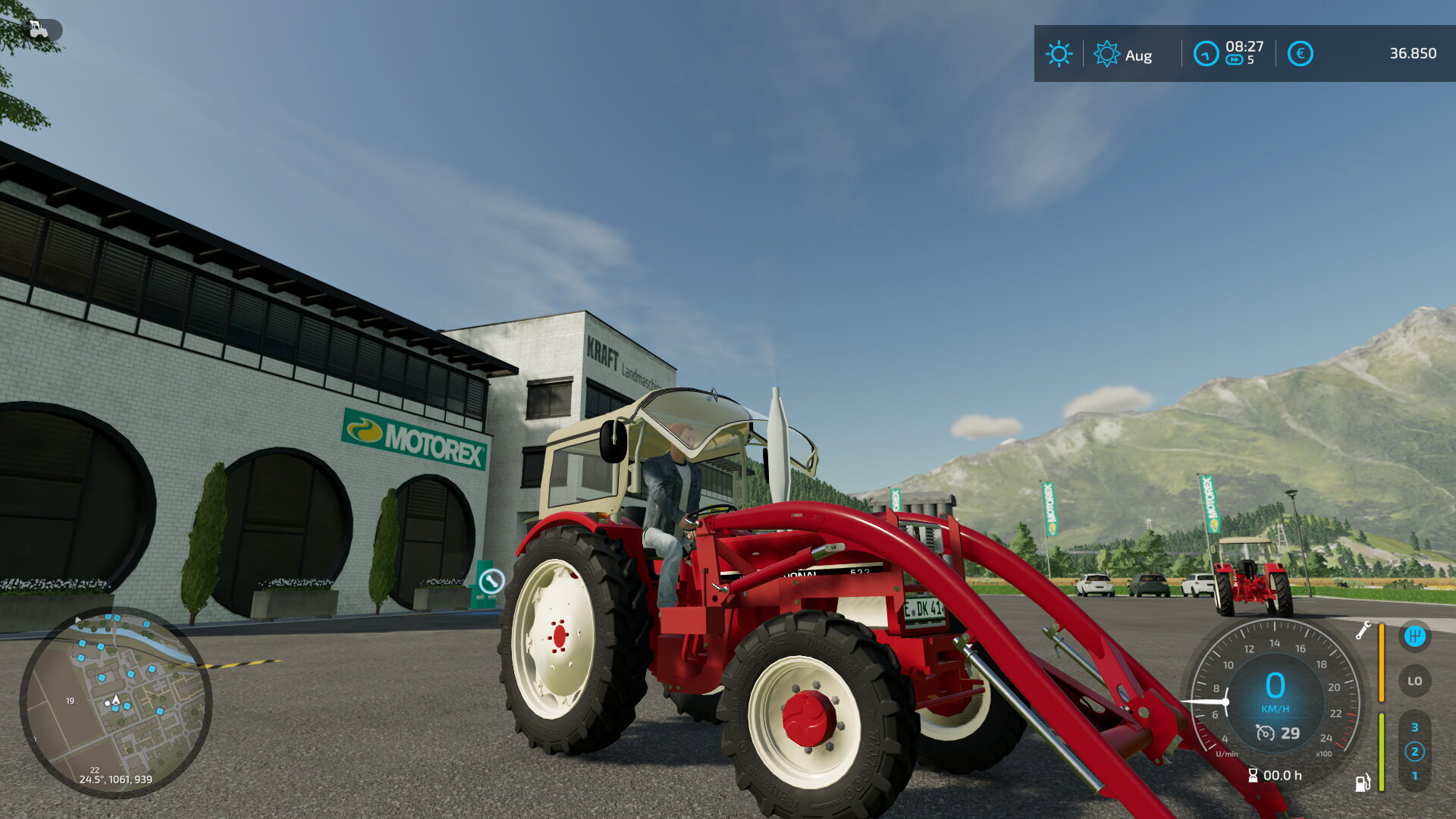
Task: Click the clock time icon
Action: (1206, 54)
